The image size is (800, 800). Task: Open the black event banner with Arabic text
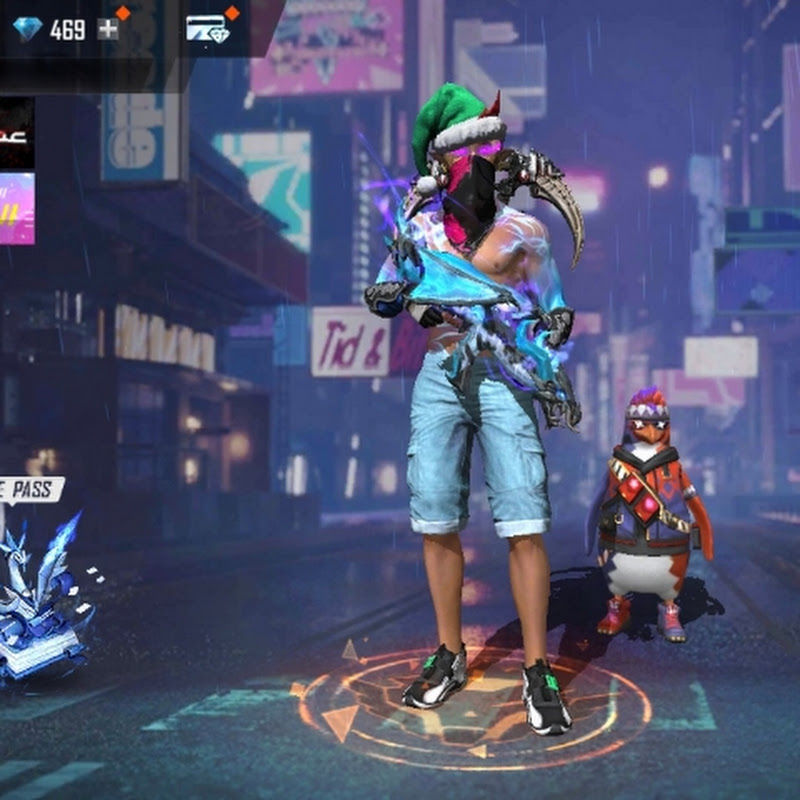point(16,133)
